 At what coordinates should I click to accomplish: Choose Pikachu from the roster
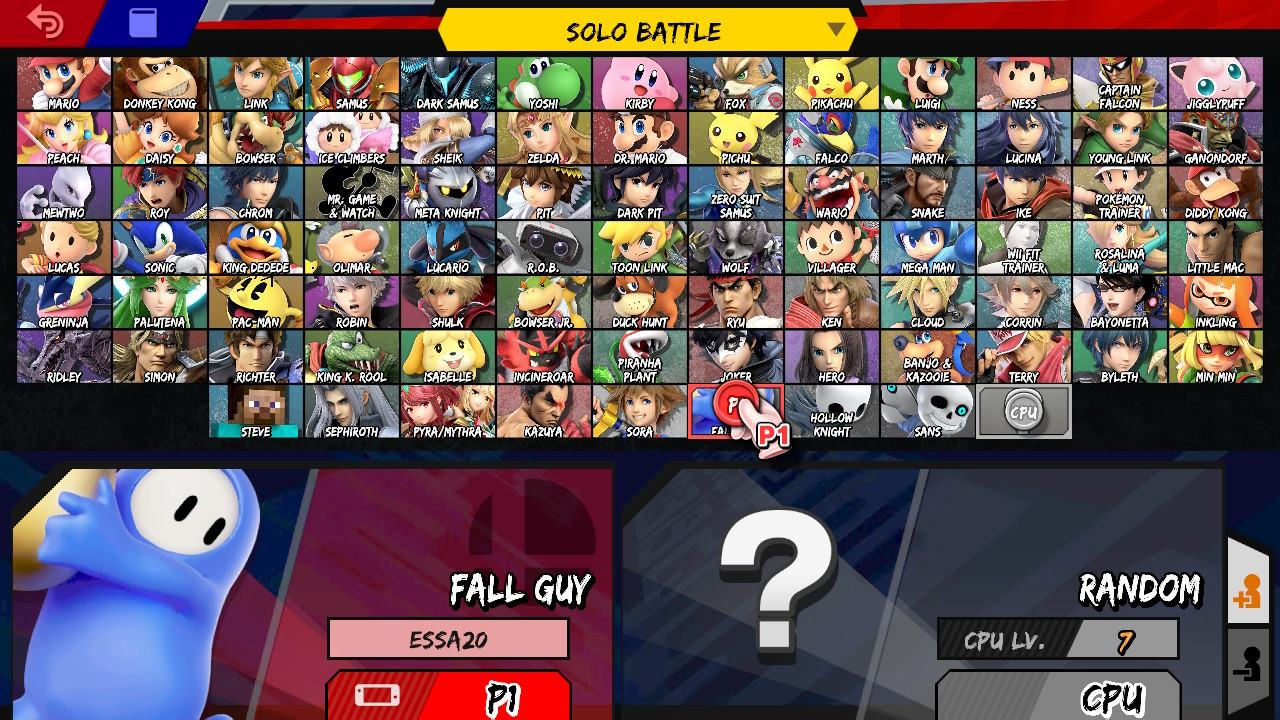pos(830,83)
